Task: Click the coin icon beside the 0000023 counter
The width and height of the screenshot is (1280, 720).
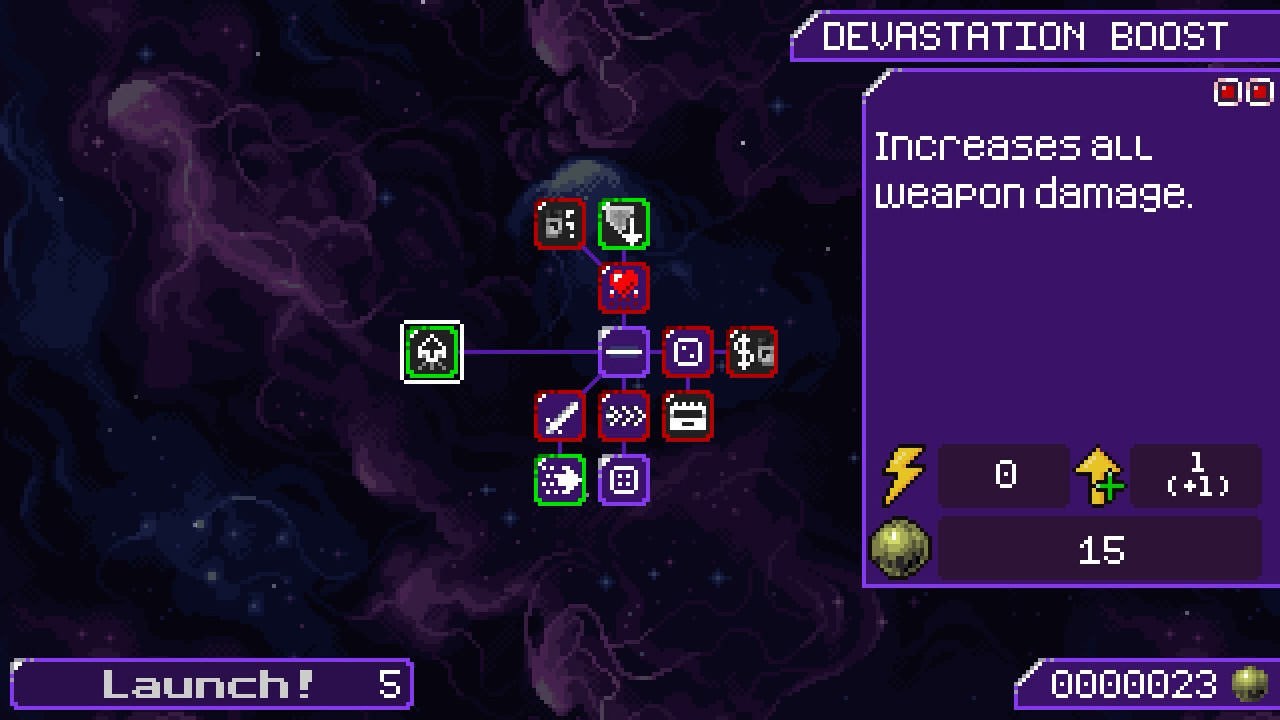Action: (x=1249, y=684)
